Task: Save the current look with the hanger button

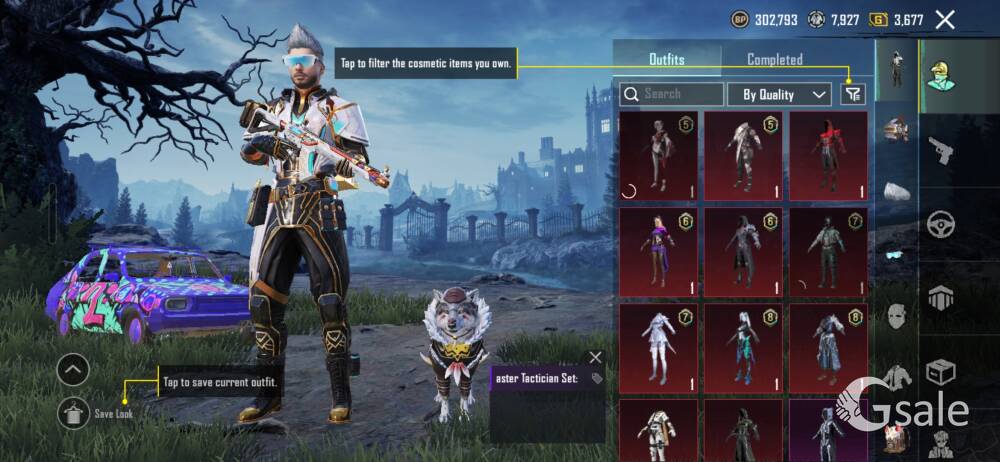Action: 73,411
